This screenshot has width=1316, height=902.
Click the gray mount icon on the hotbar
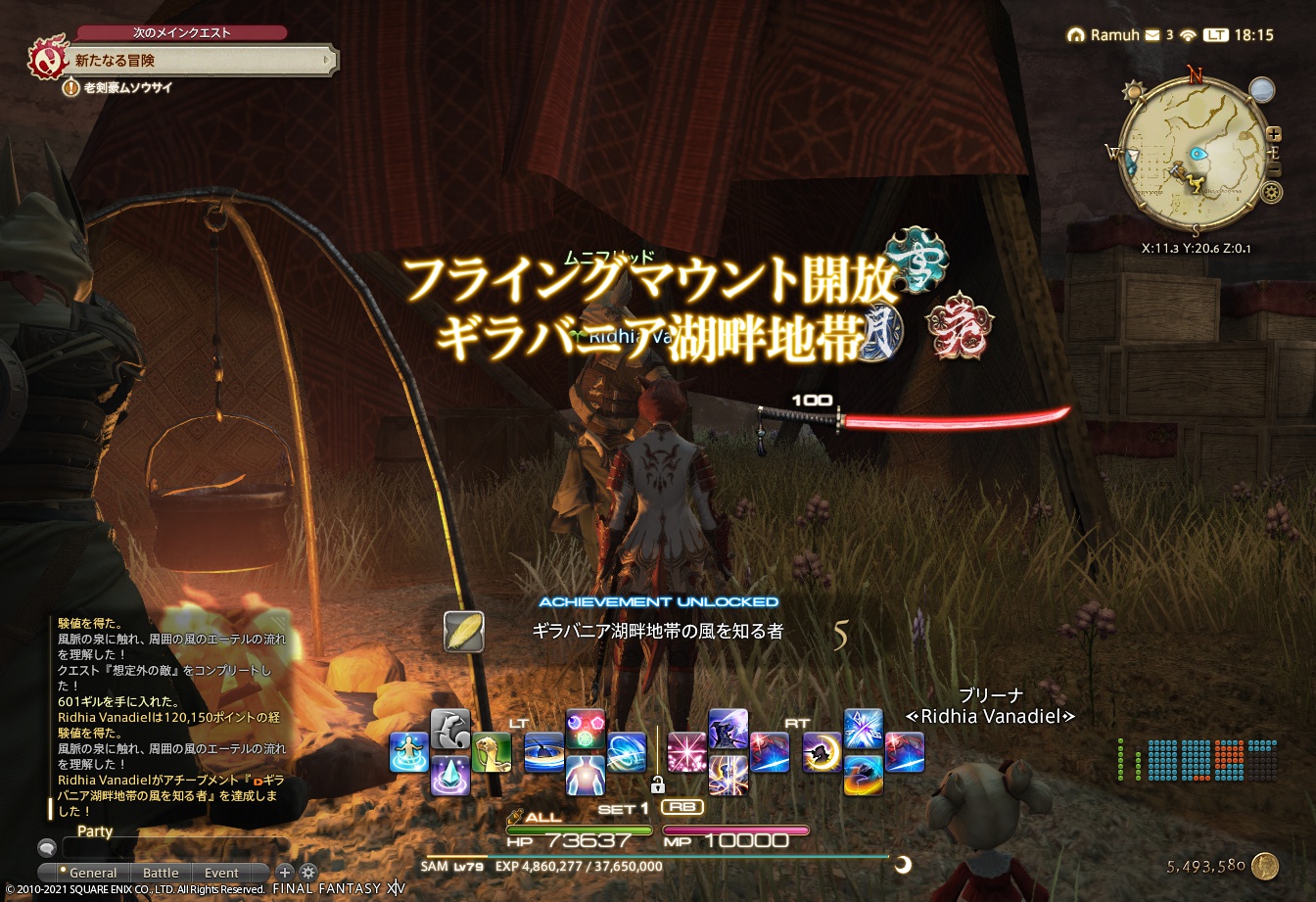(x=448, y=728)
